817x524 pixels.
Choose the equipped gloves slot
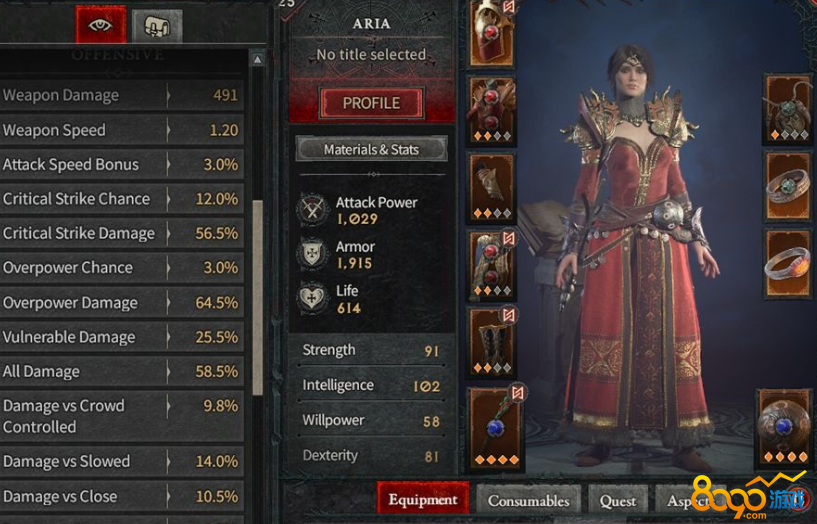point(491,186)
